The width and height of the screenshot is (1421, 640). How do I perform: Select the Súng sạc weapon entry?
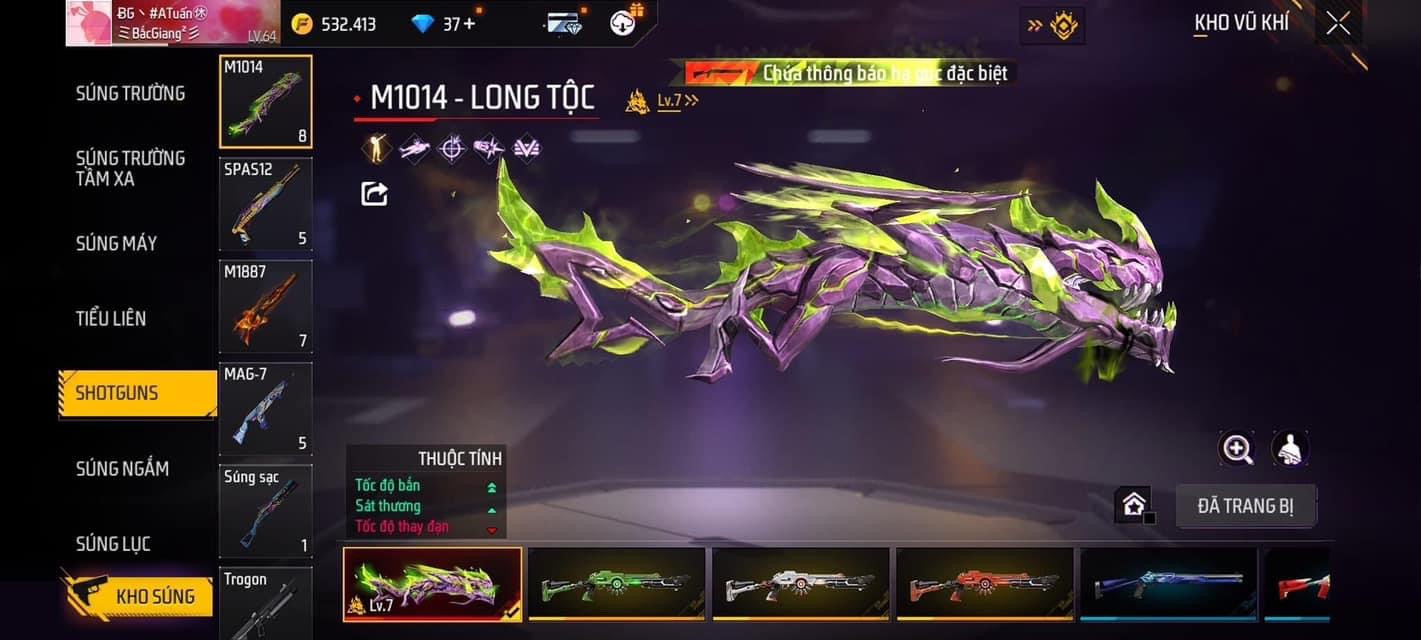(x=266, y=511)
